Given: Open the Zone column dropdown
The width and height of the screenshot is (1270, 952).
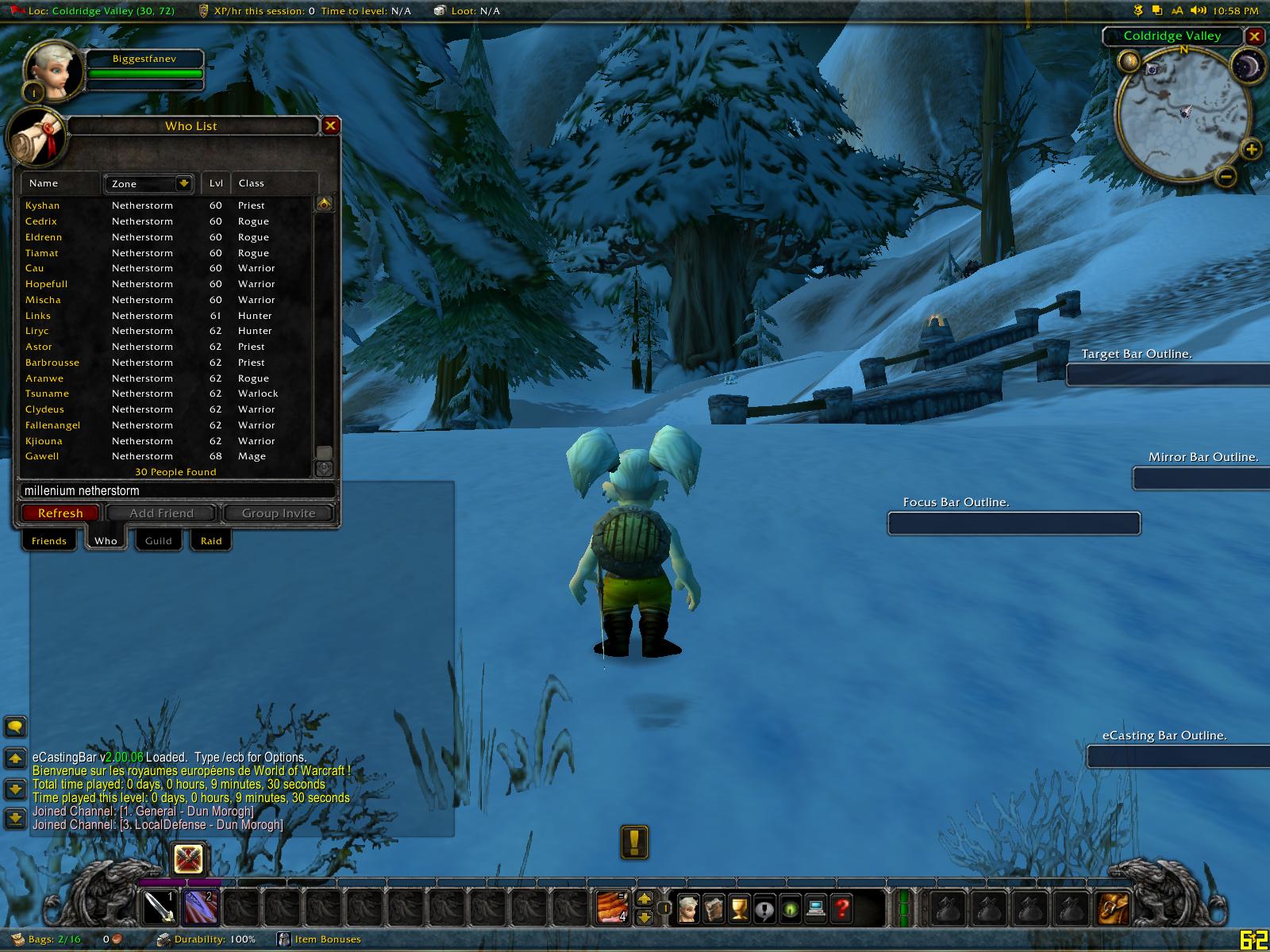Looking at the screenshot, I should (183, 183).
